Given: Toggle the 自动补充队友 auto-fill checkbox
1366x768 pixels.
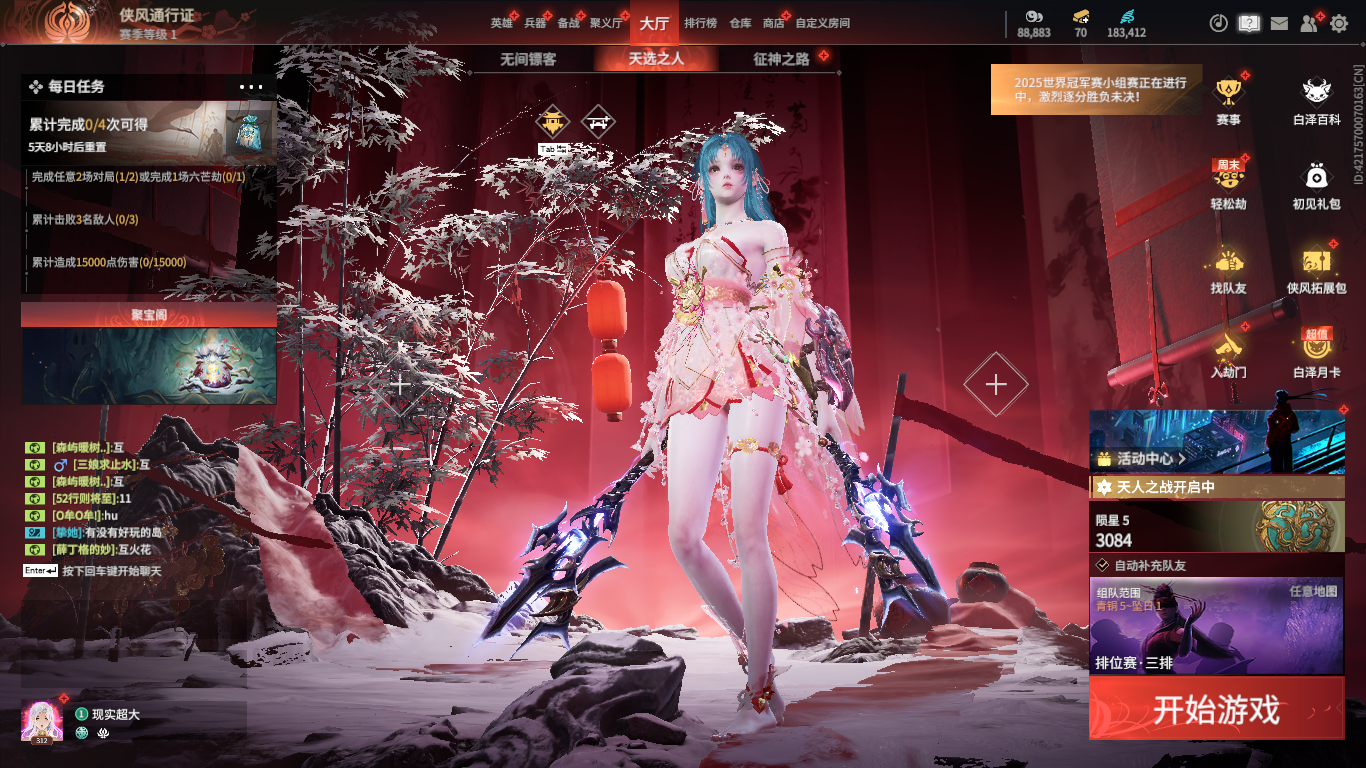Looking at the screenshot, I should 1102,565.
